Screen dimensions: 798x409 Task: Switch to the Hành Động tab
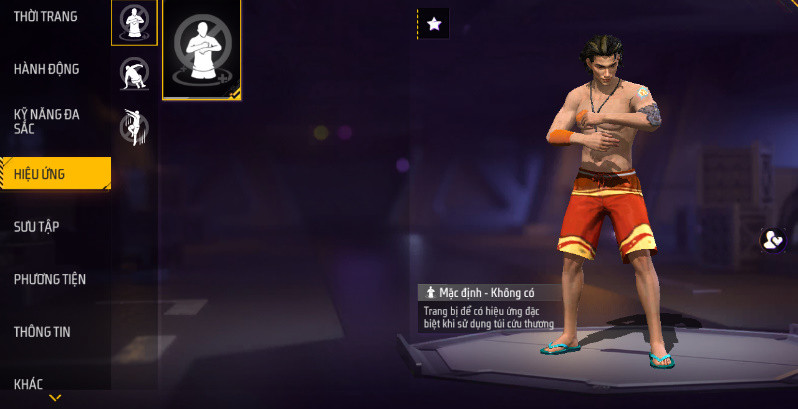(47, 69)
